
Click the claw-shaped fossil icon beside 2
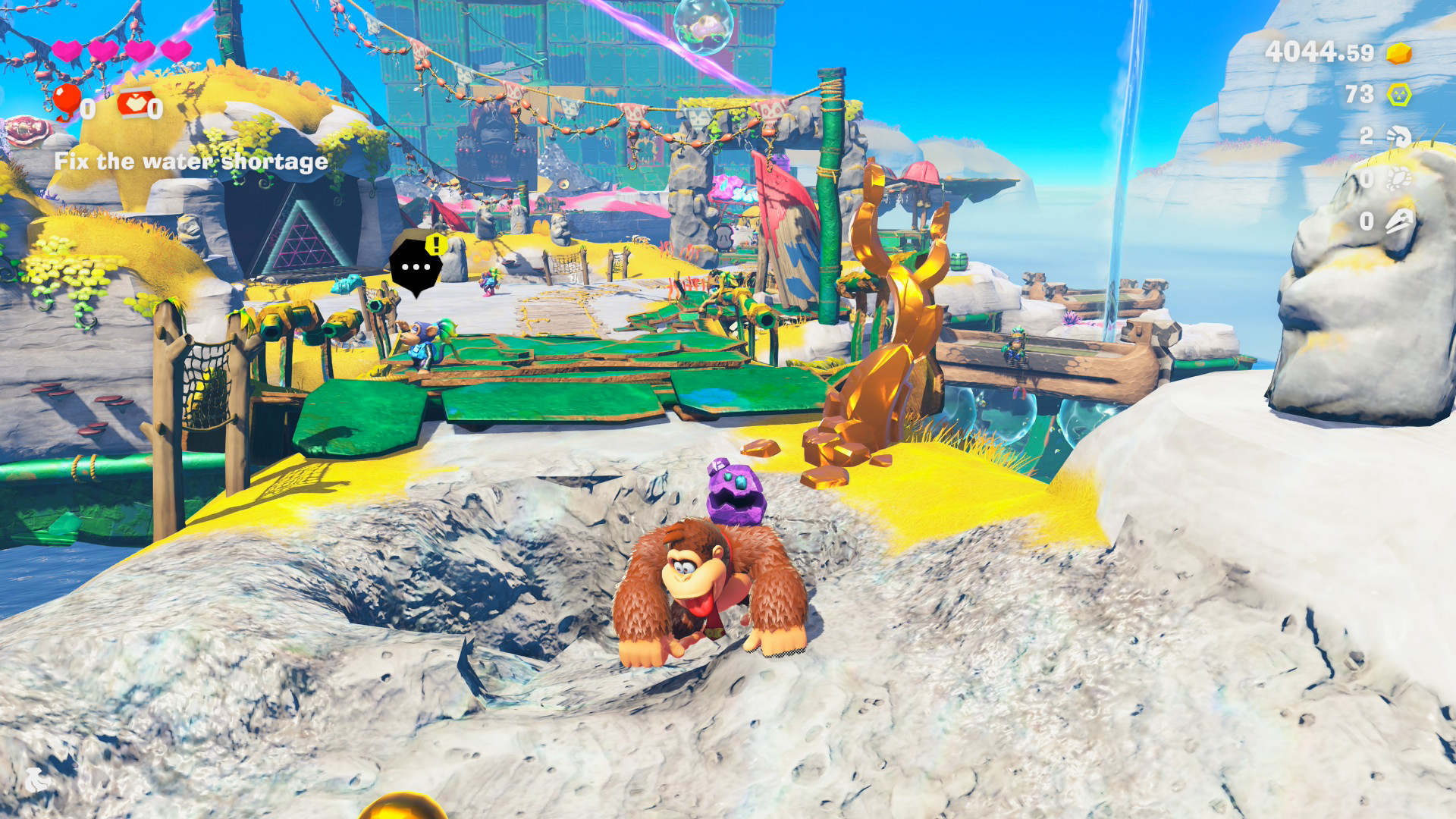click(1398, 136)
